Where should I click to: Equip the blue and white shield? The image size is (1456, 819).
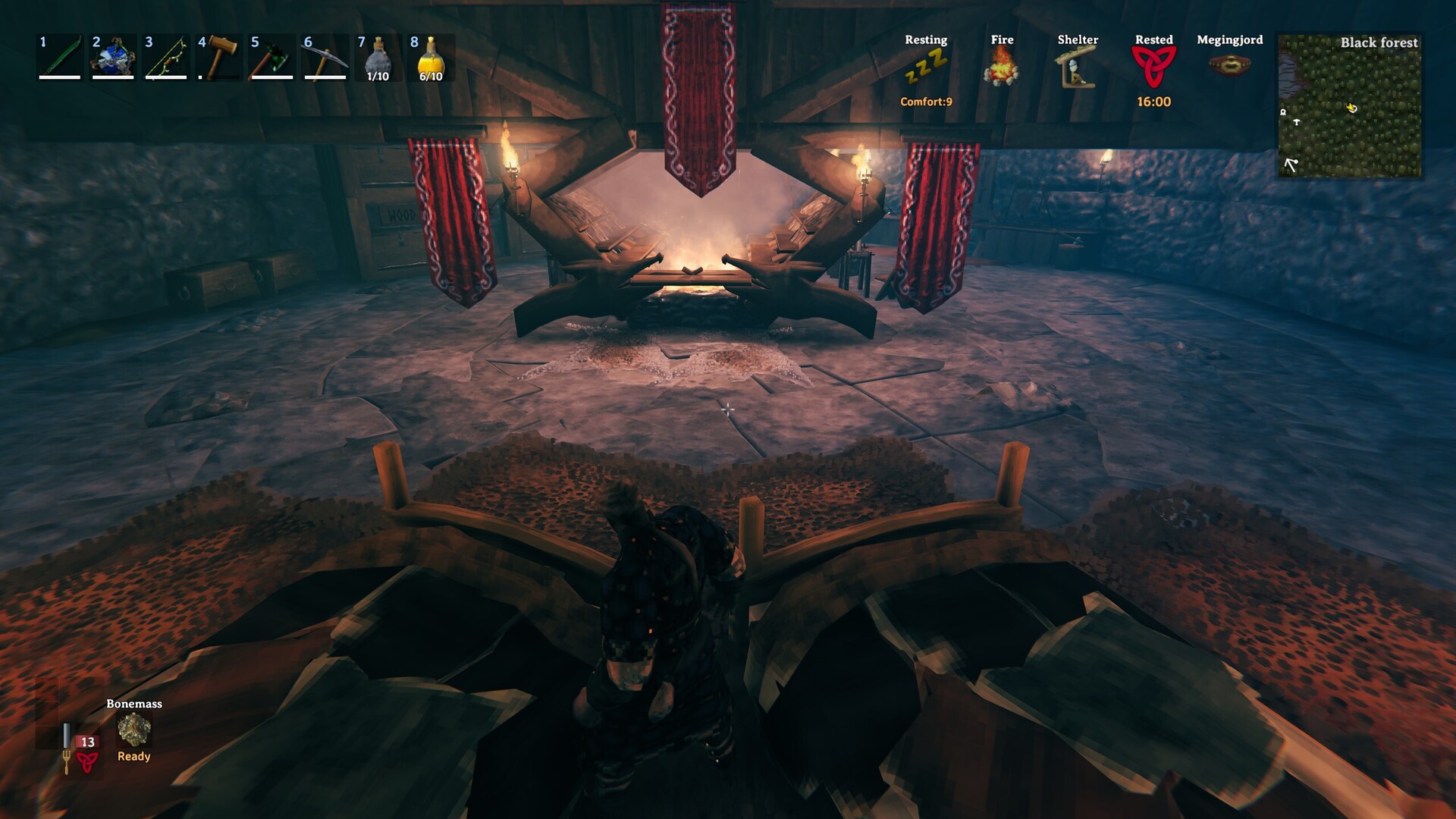point(113,57)
